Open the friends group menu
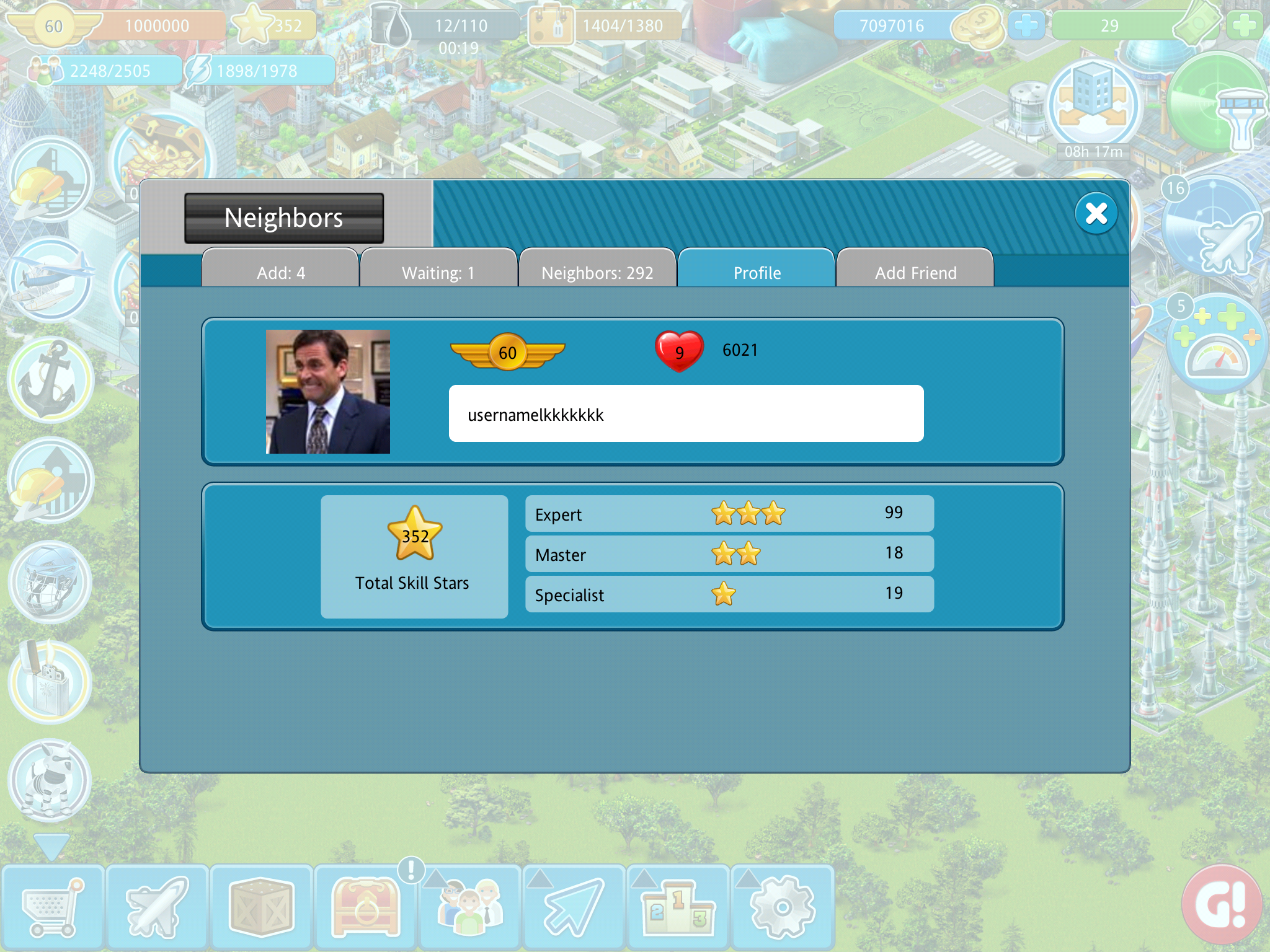This screenshot has width=1270, height=952. (x=470, y=907)
